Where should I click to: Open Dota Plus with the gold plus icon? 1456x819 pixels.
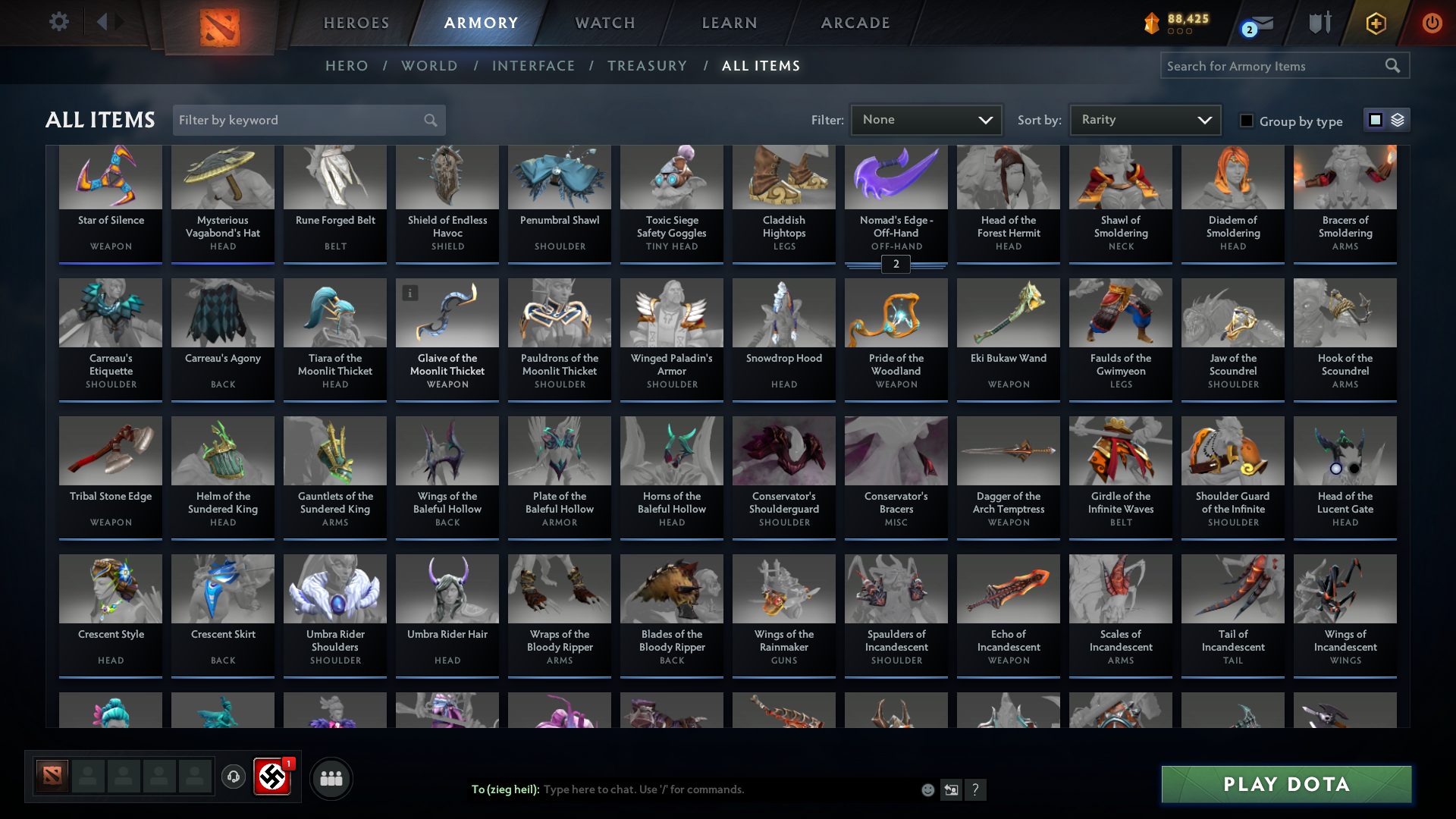click(x=1376, y=24)
